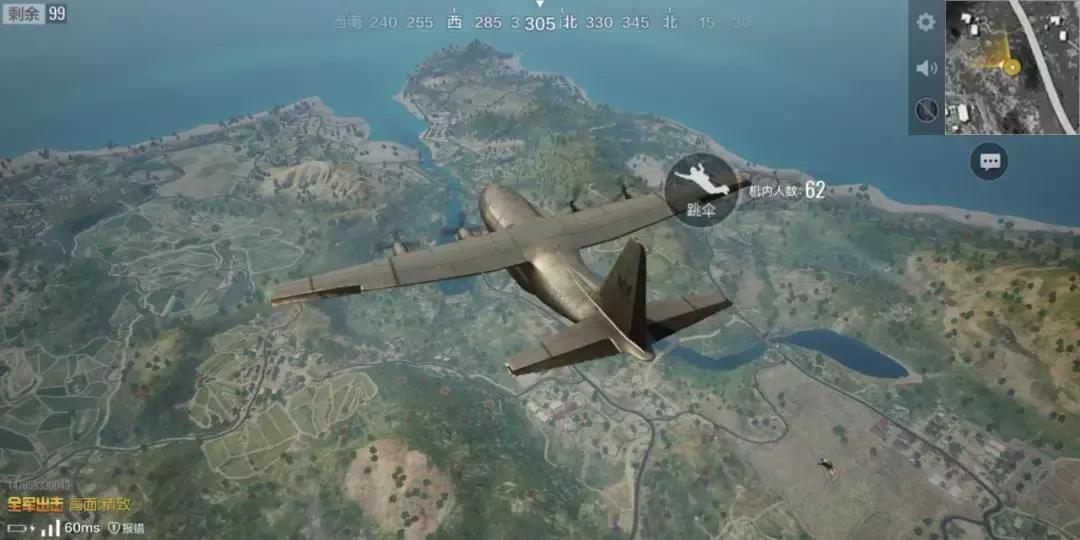This screenshot has width=1080, height=540.
Task: Tap the 跳伞 parachute jump button
Action: (x=701, y=189)
